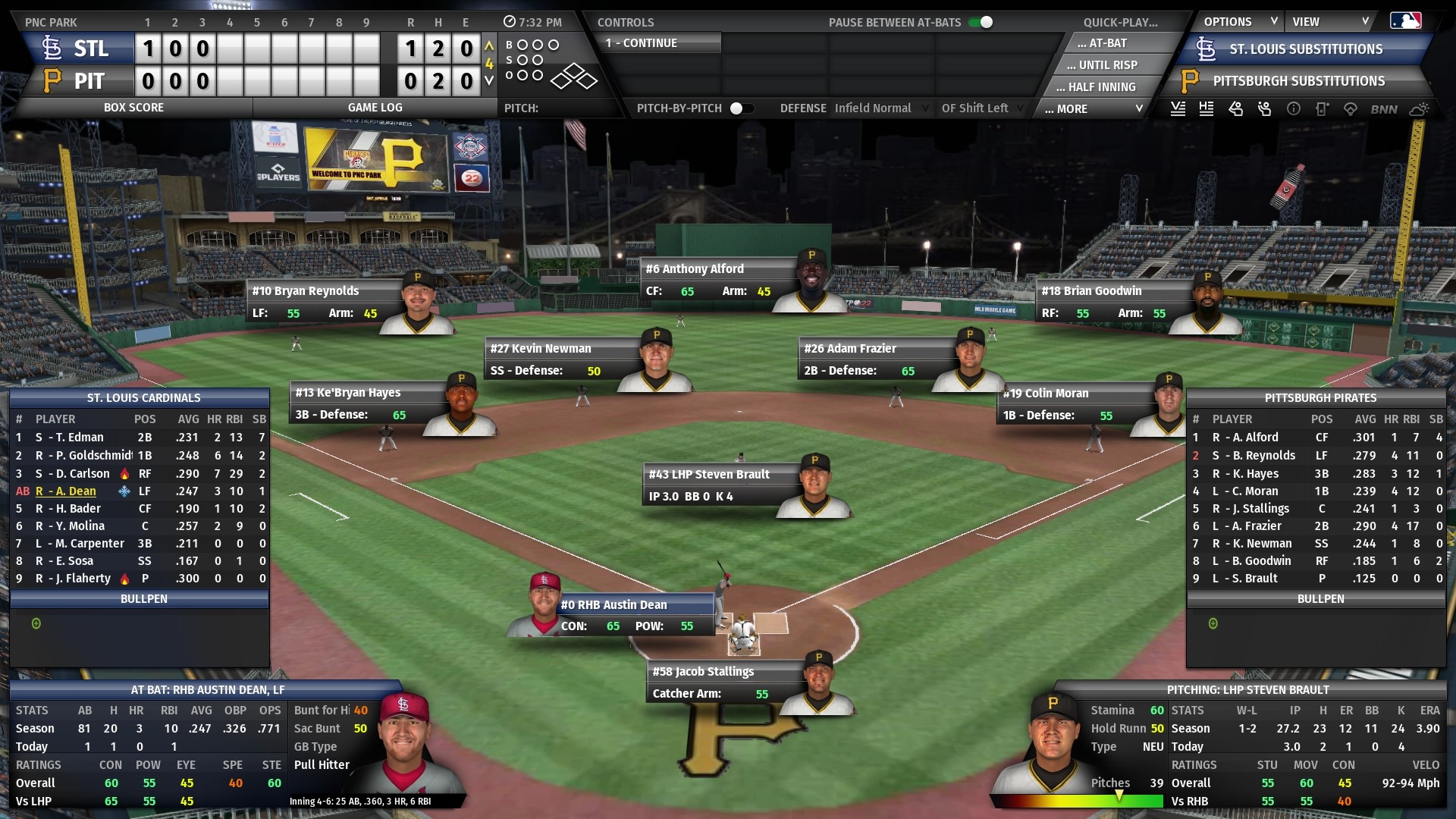The height and width of the screenshot is (819, 1456).
Task: Open the horizontal scoreboard stats icon
Action: pos(1207,108)
